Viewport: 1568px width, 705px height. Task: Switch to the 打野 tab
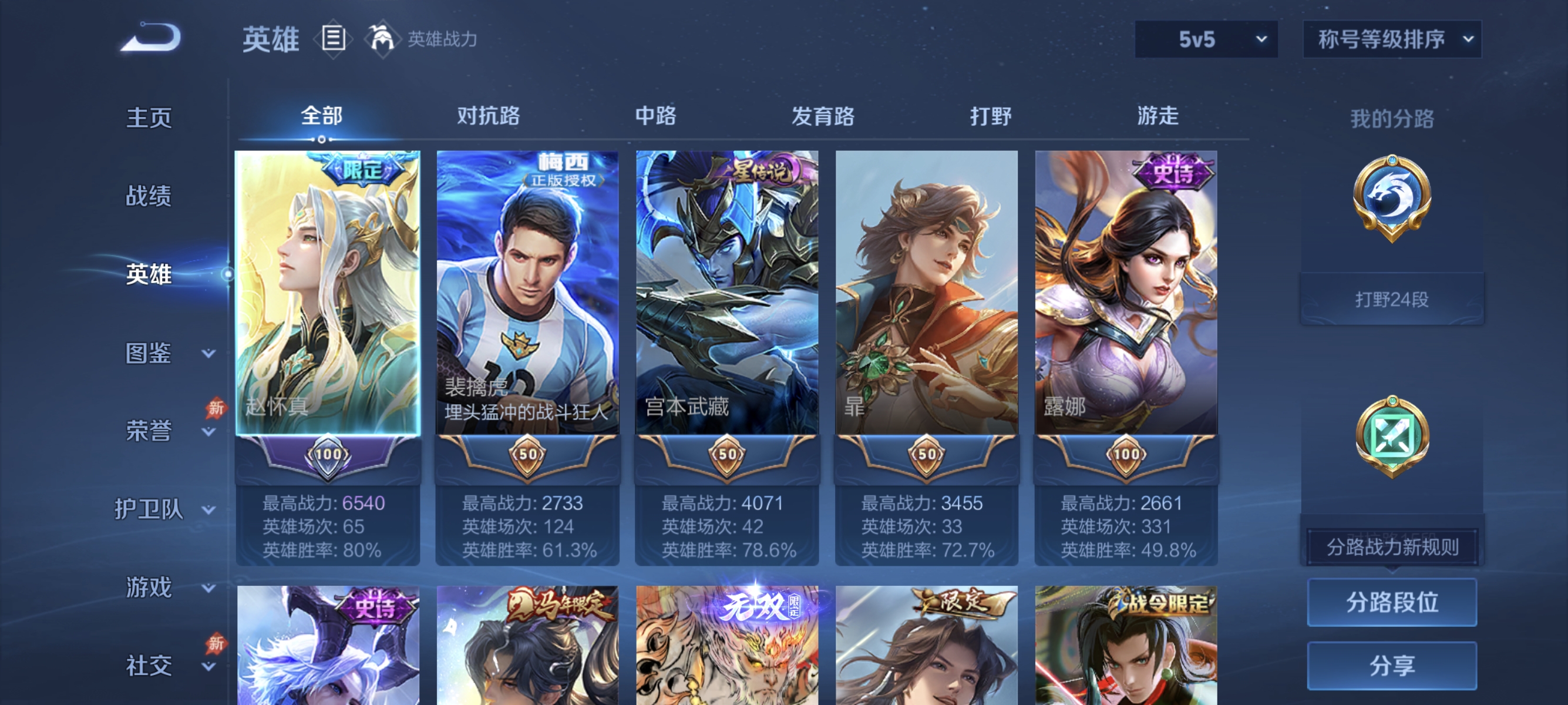click(988, 117)
